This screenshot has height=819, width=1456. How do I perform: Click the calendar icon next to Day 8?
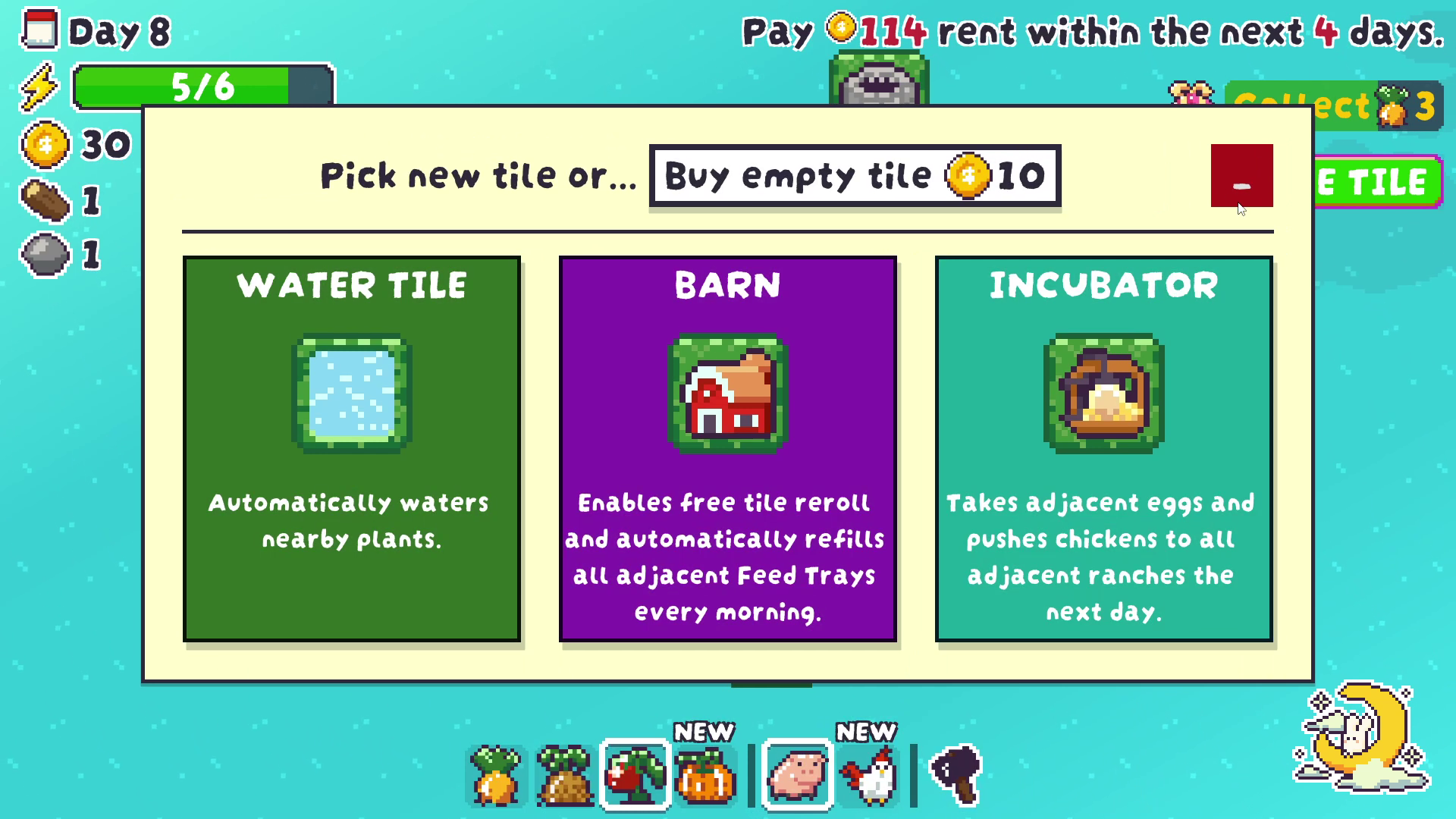coord(42,30)
